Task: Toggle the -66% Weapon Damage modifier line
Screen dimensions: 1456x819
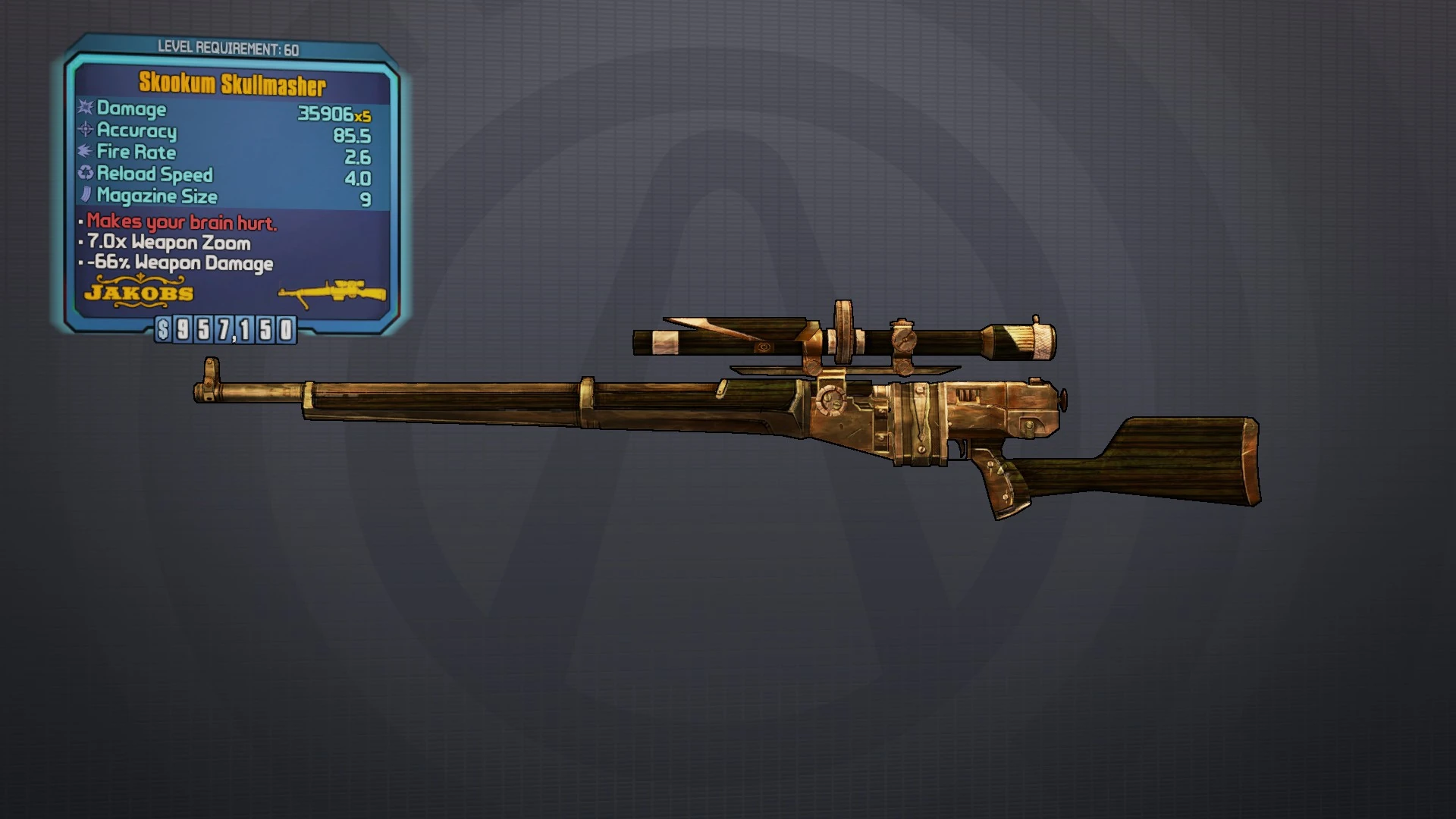Action: (178, 264)
